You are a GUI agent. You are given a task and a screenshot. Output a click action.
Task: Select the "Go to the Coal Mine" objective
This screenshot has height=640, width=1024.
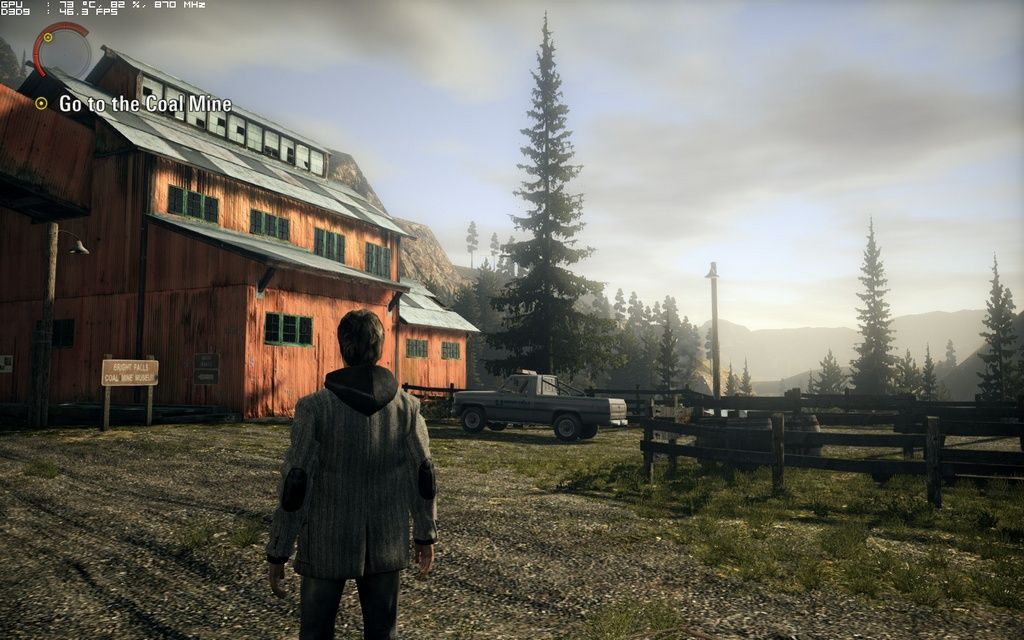144,104
